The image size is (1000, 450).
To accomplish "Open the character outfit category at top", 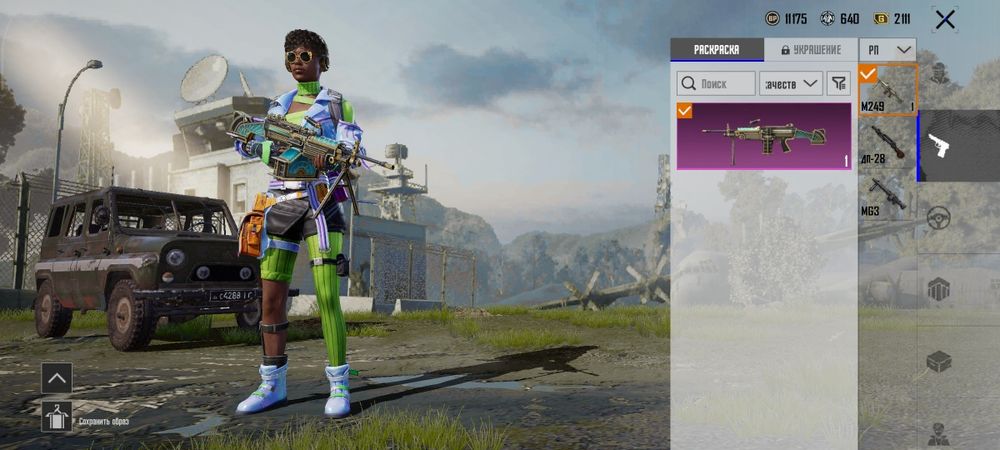I will point(938,74).
